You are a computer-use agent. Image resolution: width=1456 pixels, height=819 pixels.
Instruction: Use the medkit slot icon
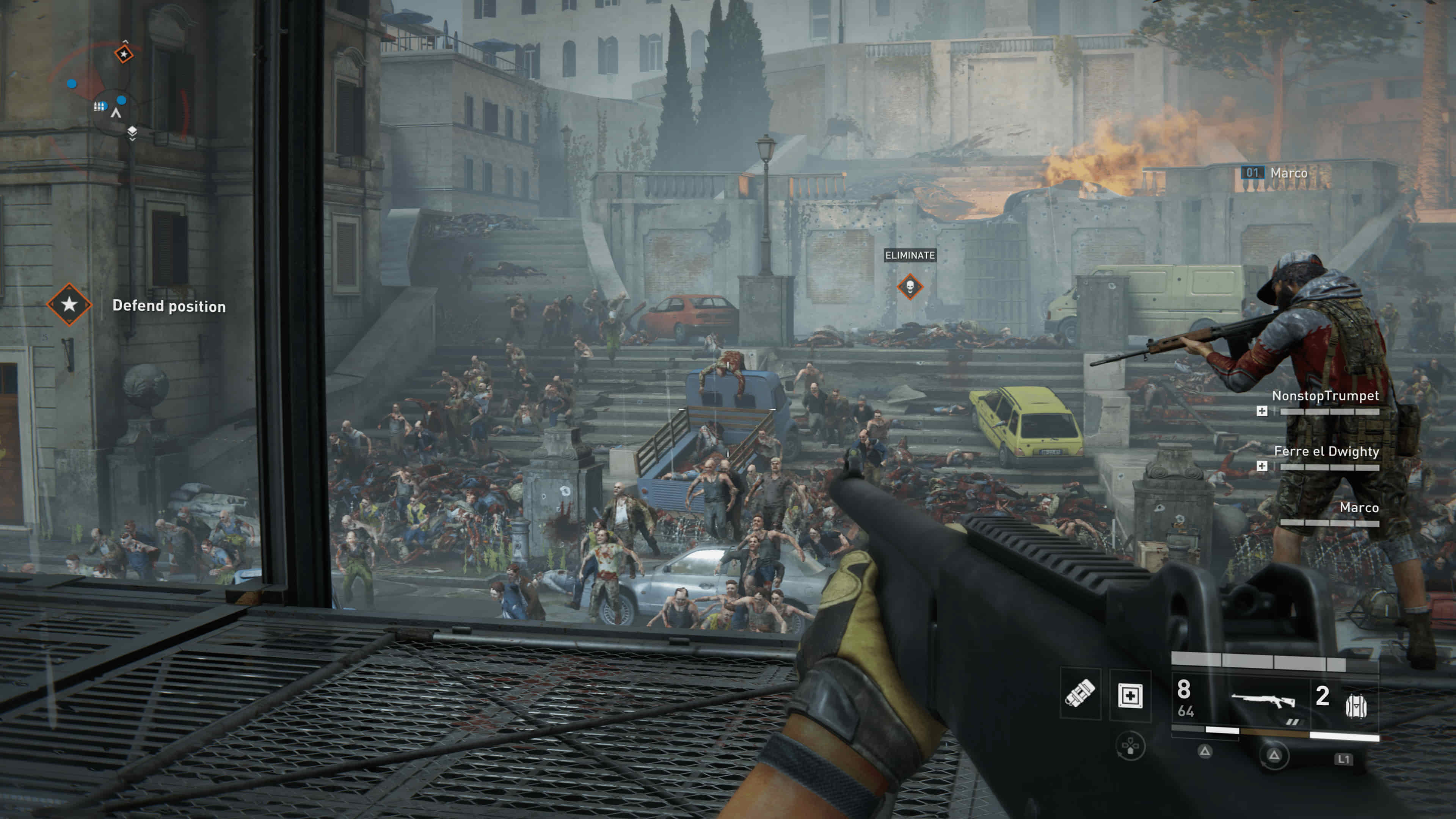(1130, 695)
